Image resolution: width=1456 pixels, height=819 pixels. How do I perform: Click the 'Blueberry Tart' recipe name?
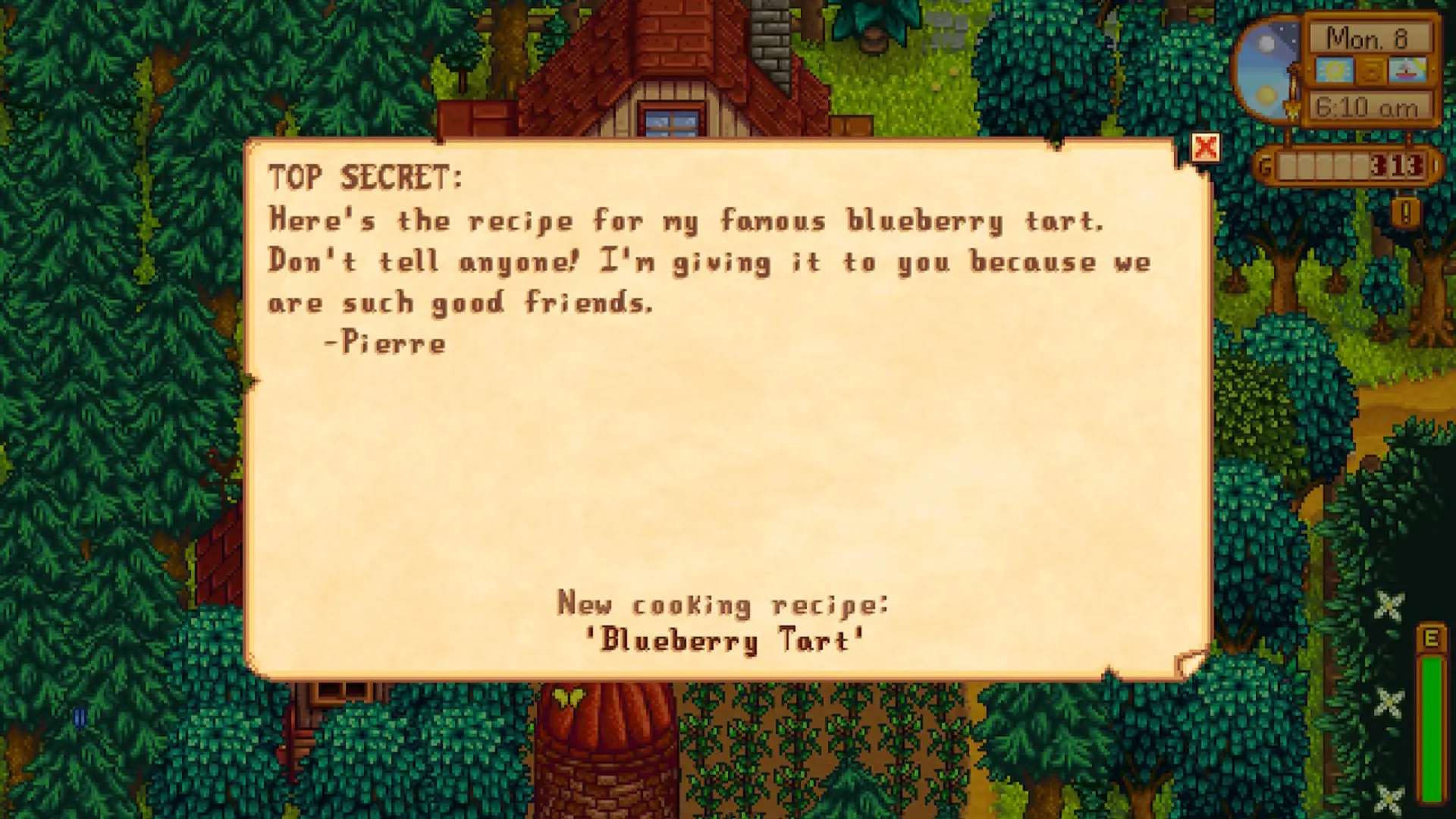(720, 639)
